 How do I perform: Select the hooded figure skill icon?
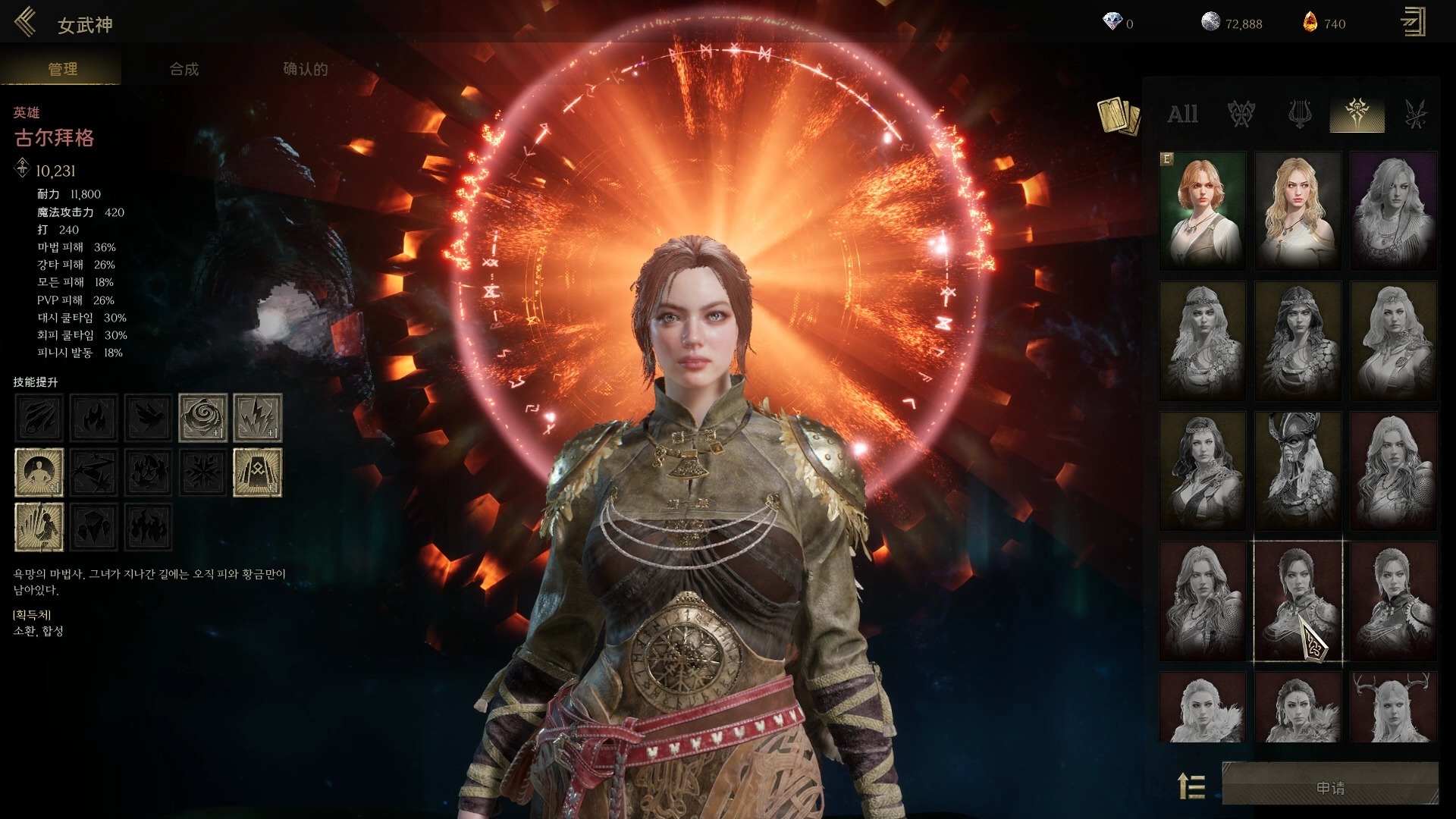point(258,472)
